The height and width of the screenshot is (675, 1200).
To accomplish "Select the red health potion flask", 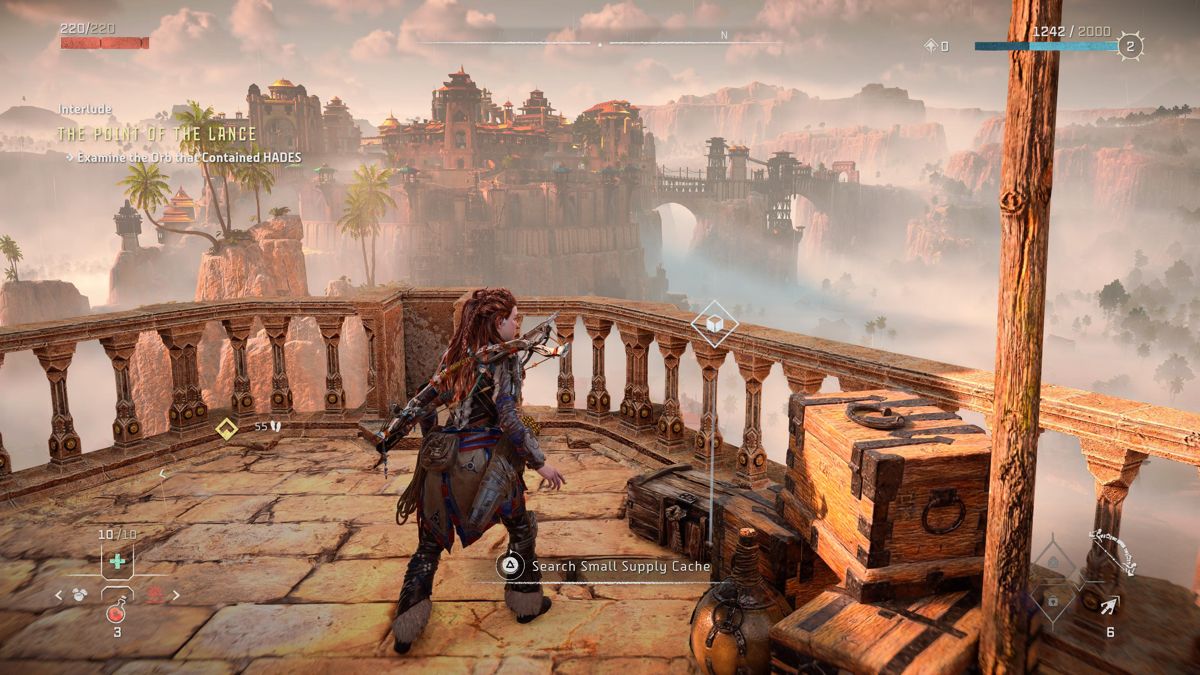I will click(x=116, y=612).
